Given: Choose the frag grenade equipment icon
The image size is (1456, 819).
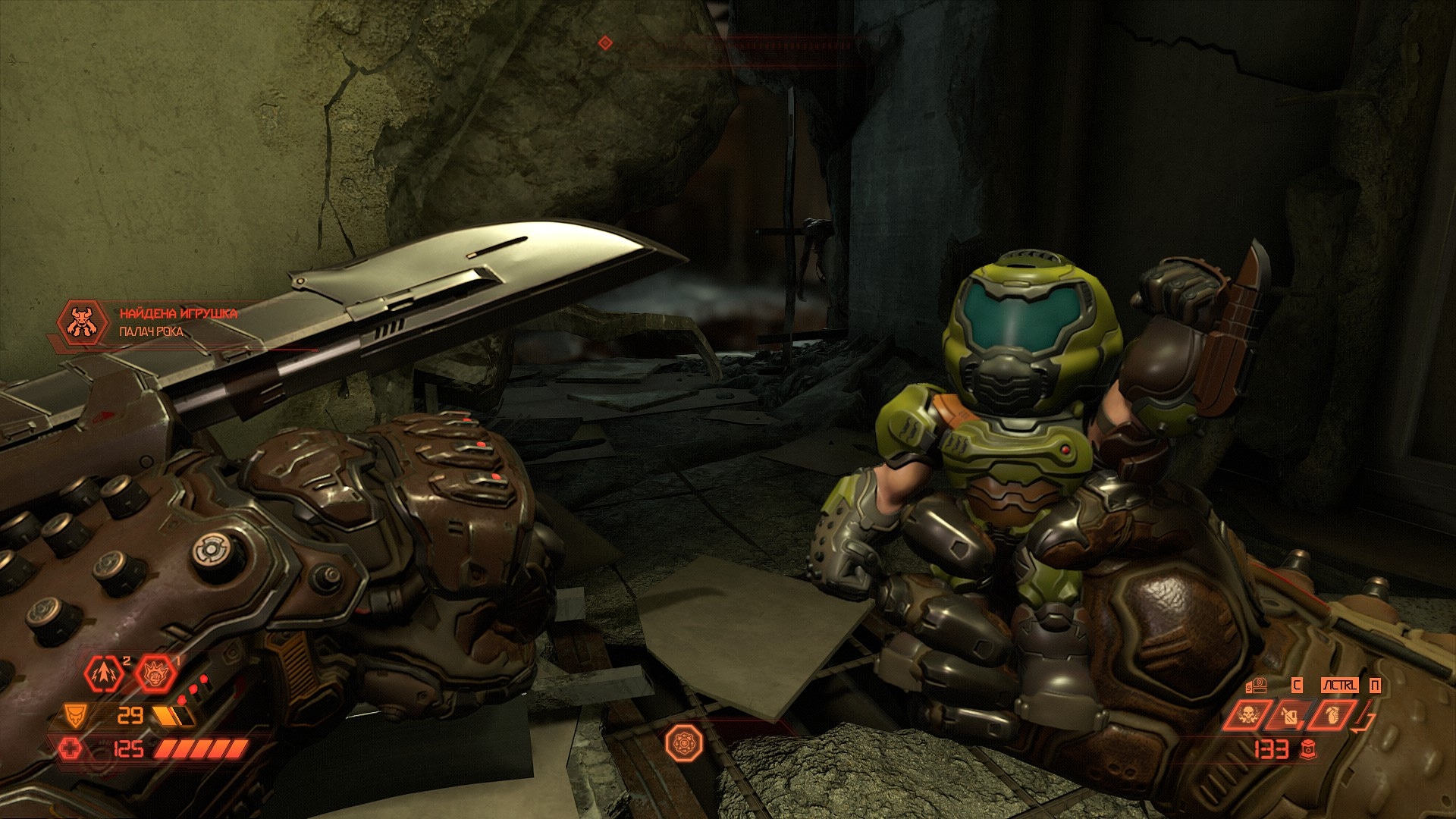Looking at the screenshot, I should 1331,715.
